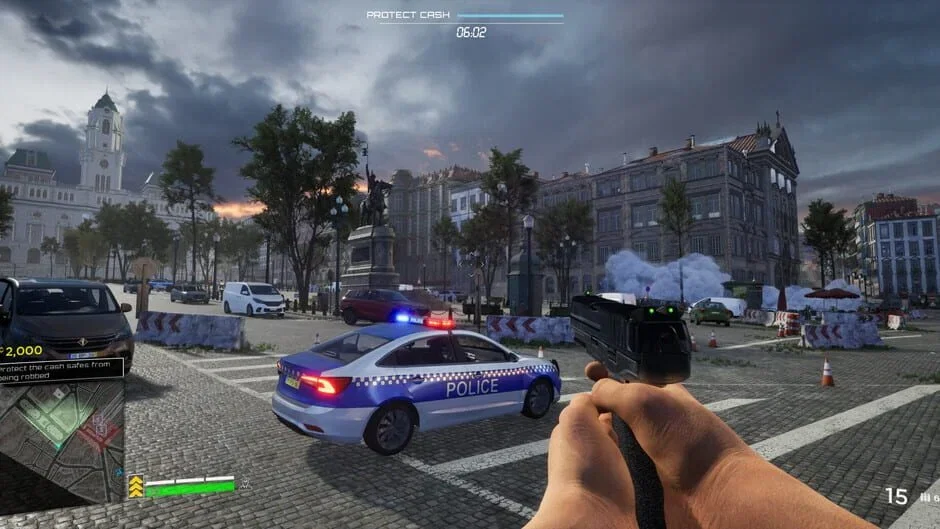This screenshot has width=940, height=529.
Task: Click the yellow chevron rank icon
Action: pyautogui.click(x=135, y=486)
